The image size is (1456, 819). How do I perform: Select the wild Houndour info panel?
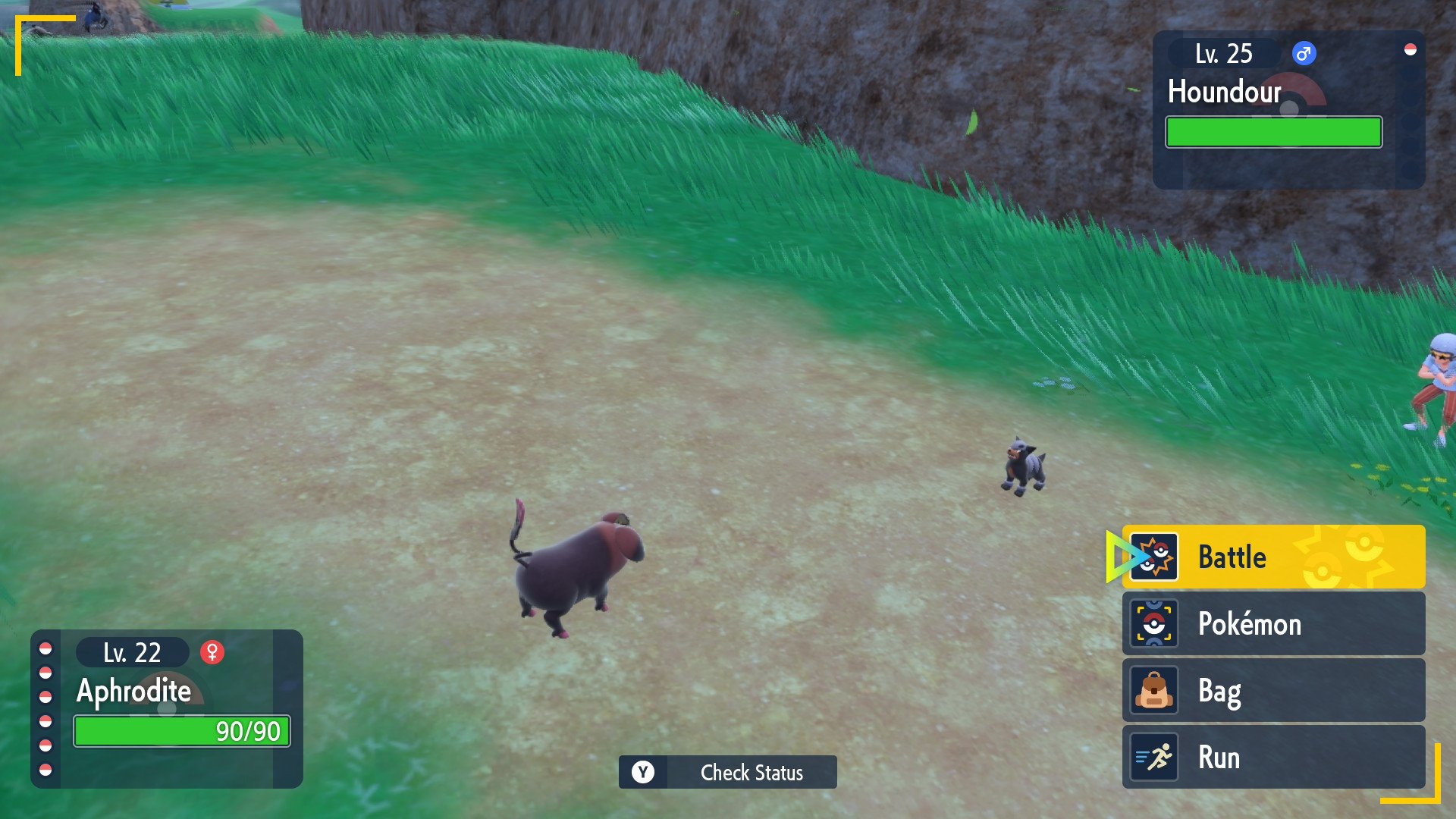click(1288, 110)
